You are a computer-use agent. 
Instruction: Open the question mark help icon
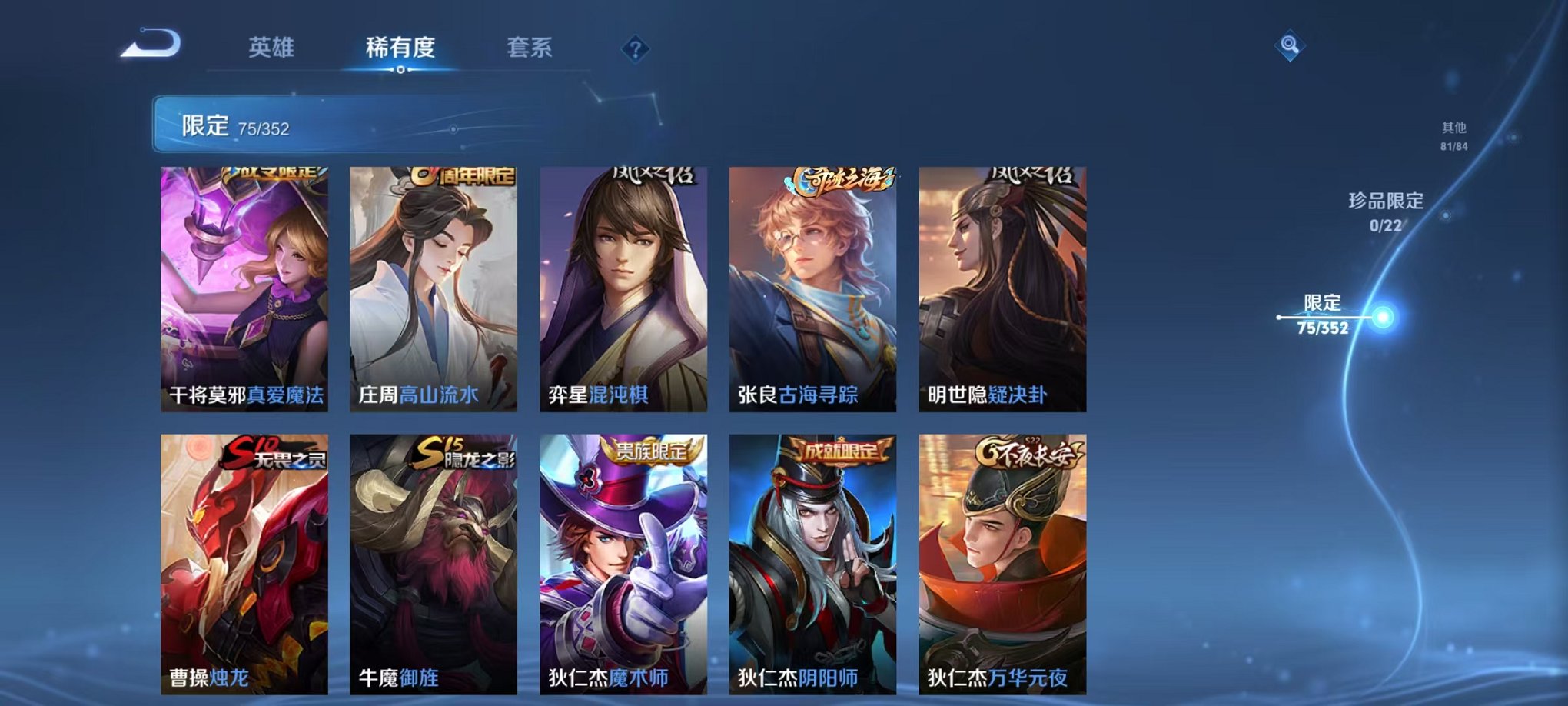pos(633,50)
